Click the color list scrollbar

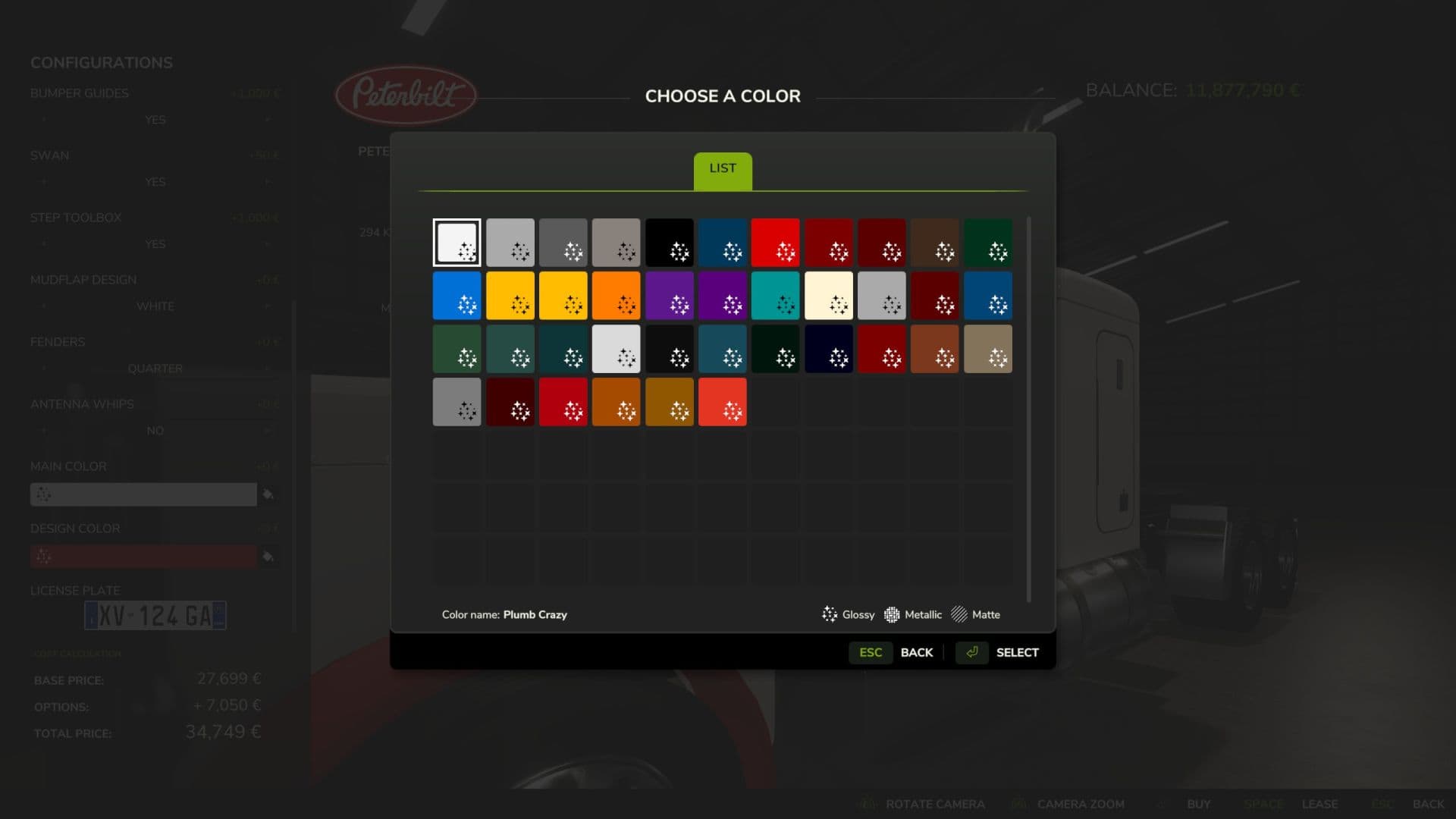click(1028, 409)
